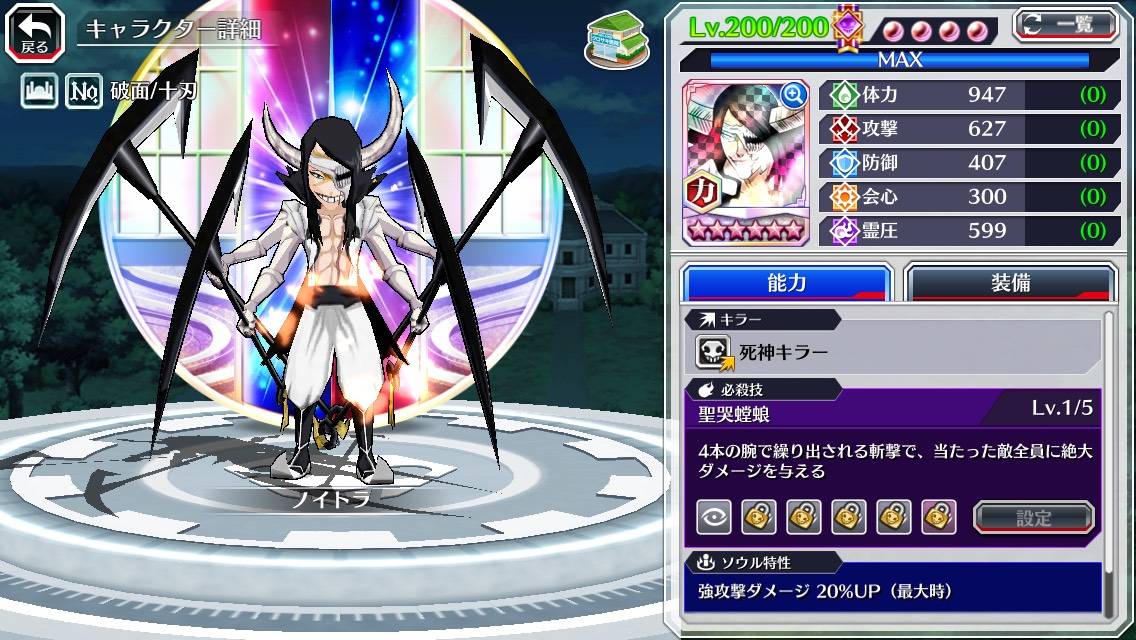Open the 一覧 list view
Image resolution: width=1136 pixels, height=640 pixels.
[1064, 24]
